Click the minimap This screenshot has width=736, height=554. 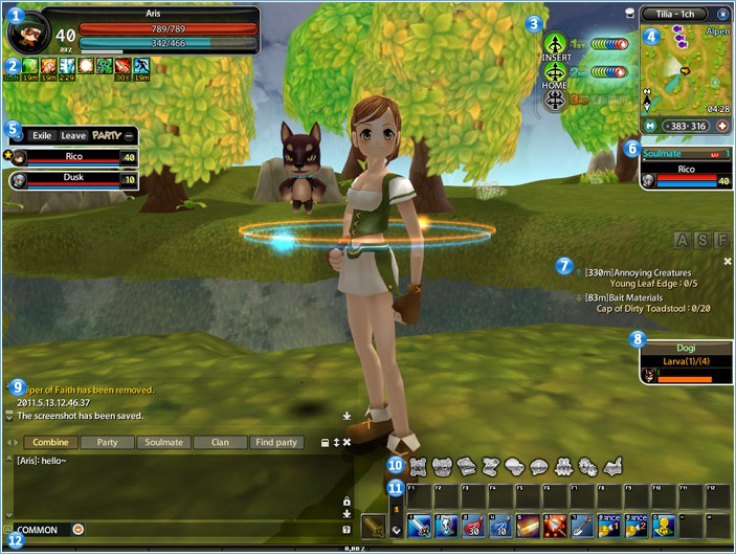click(685, 70)
